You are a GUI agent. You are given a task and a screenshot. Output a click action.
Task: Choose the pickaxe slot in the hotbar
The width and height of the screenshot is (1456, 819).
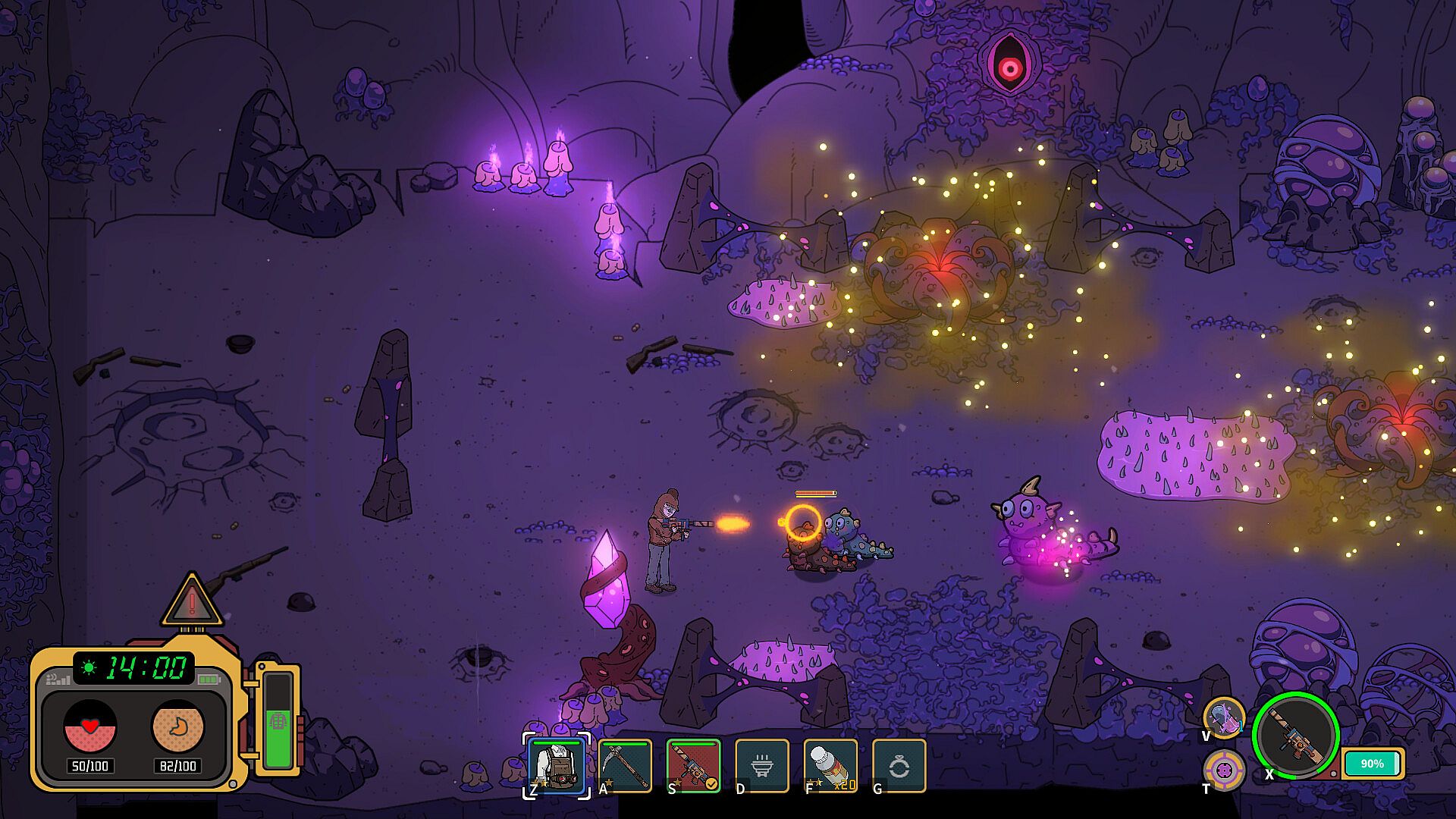(x=625, y=766)
